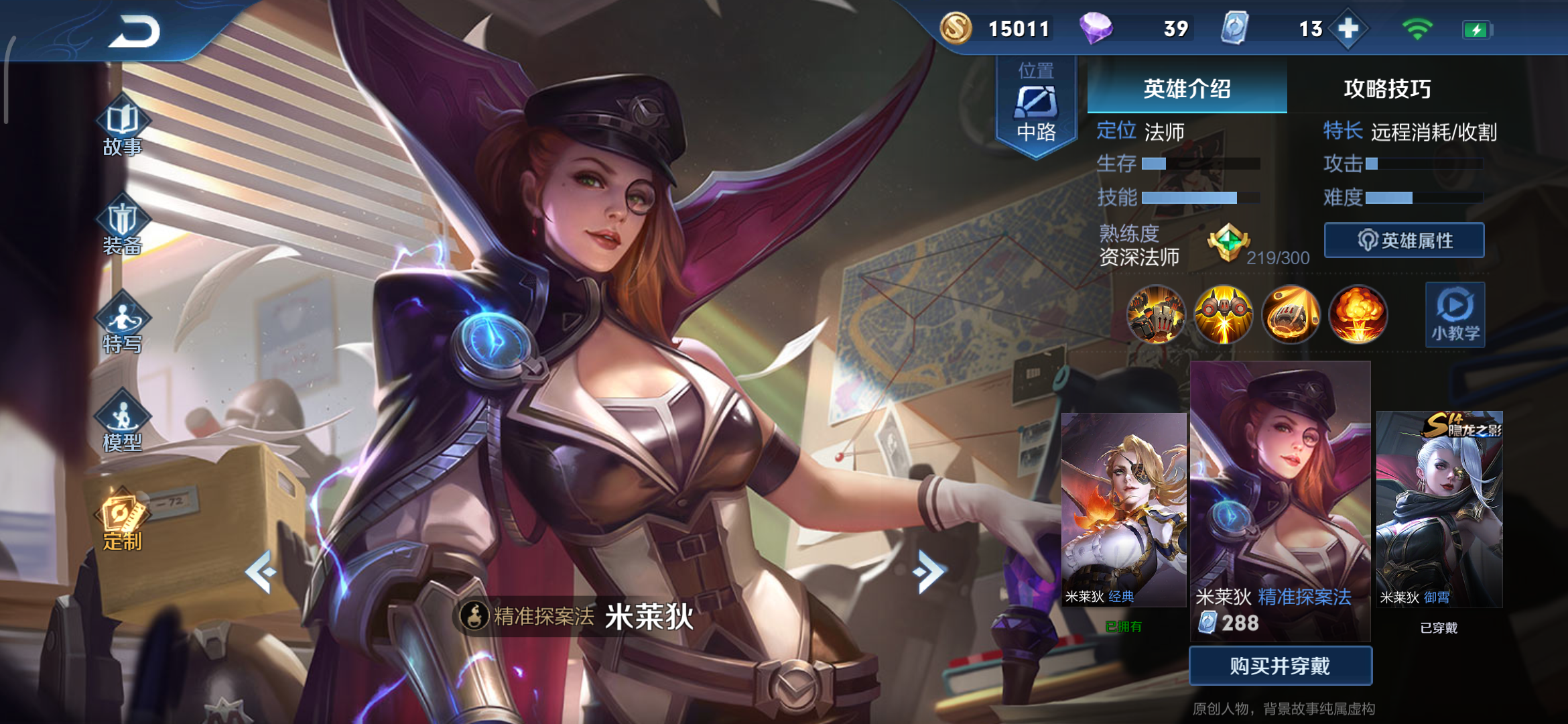Open the 英雄属性 hero attributes

(1404, 241)
